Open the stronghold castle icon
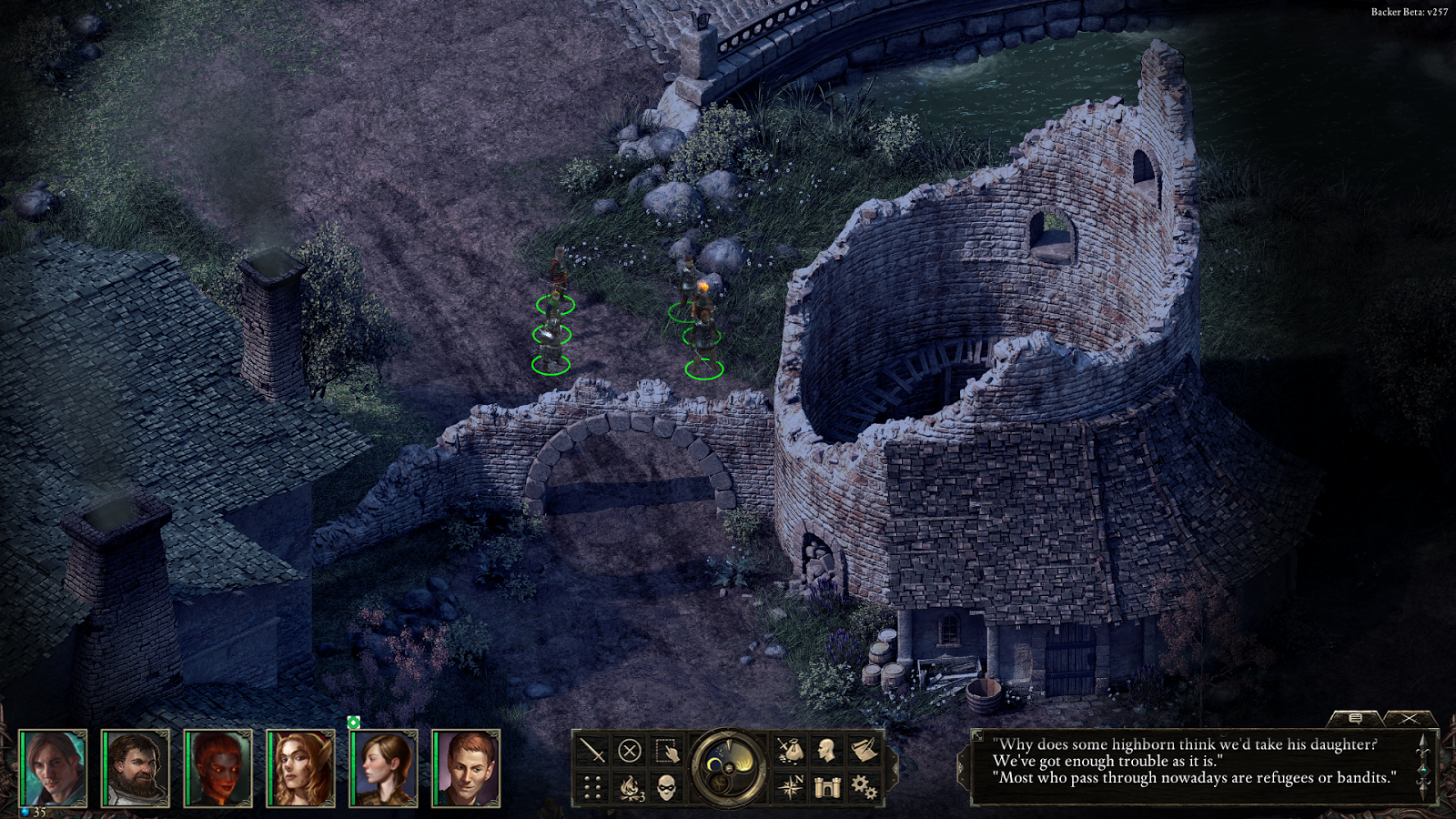Screen dimensions: 1456x819 (826, 787)
